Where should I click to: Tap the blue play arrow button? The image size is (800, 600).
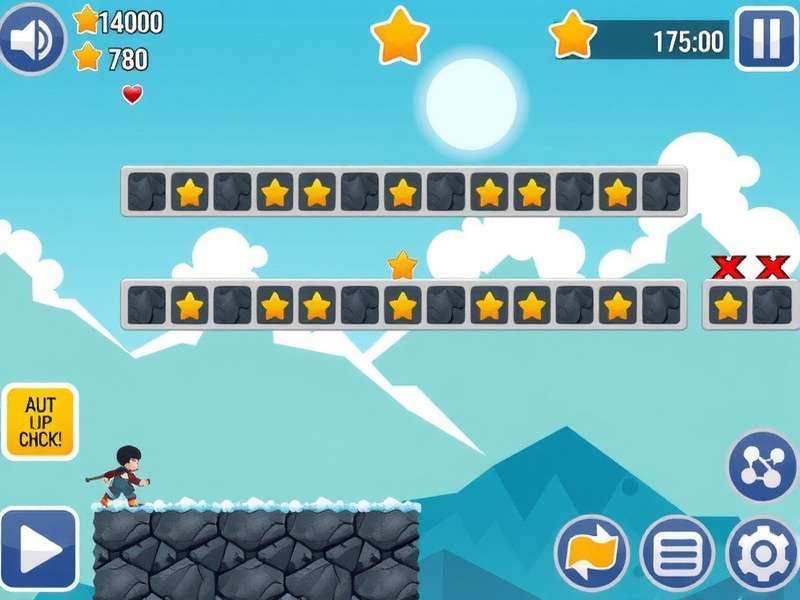(x=39, y=548)
